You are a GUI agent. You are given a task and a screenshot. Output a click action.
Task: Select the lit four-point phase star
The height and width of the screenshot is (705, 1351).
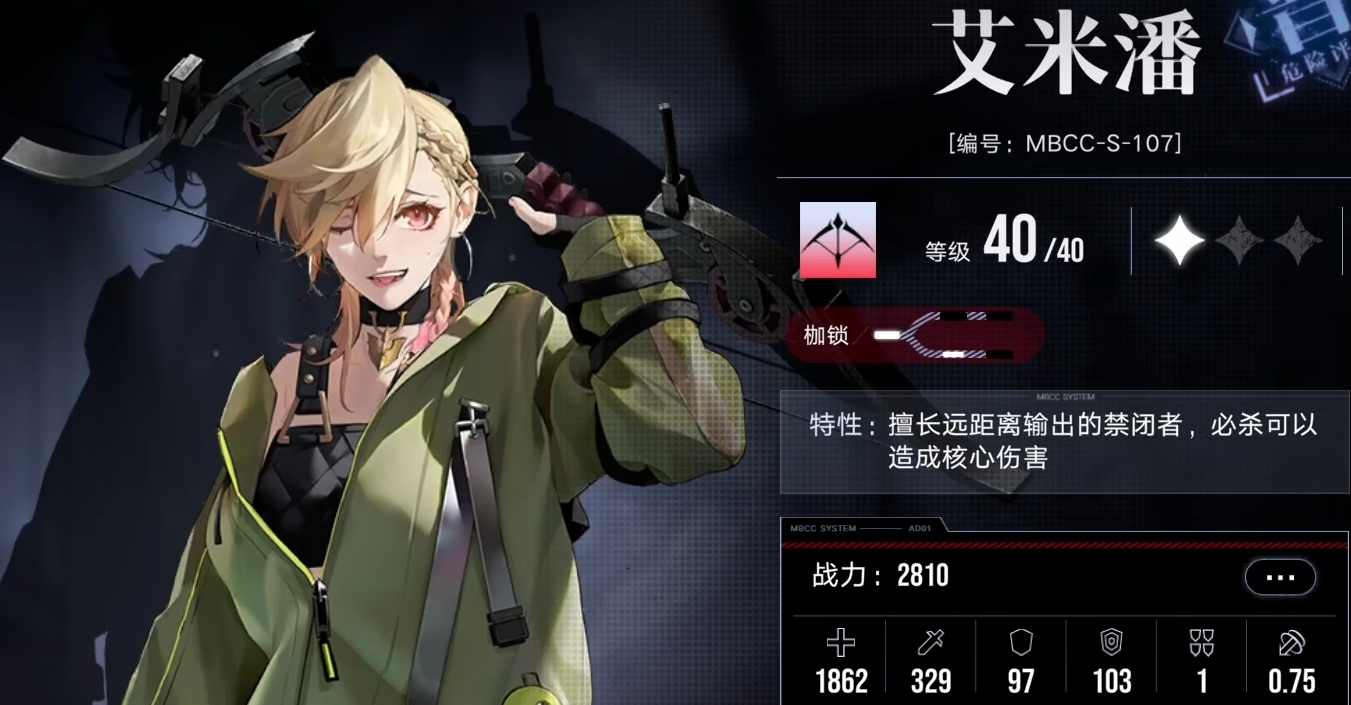1180,240
